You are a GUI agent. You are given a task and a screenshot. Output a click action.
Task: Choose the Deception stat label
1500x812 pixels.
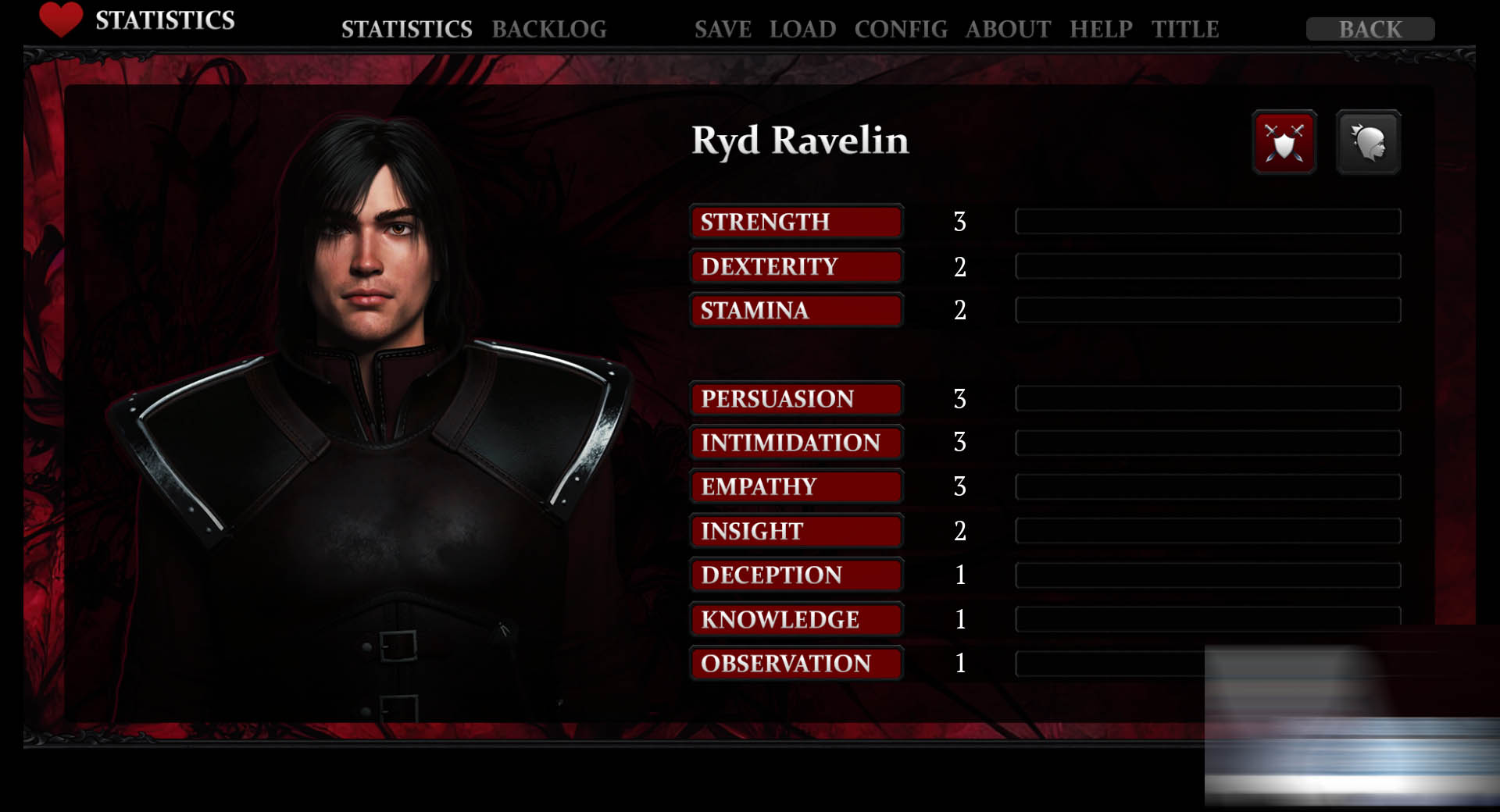(796, 575)
